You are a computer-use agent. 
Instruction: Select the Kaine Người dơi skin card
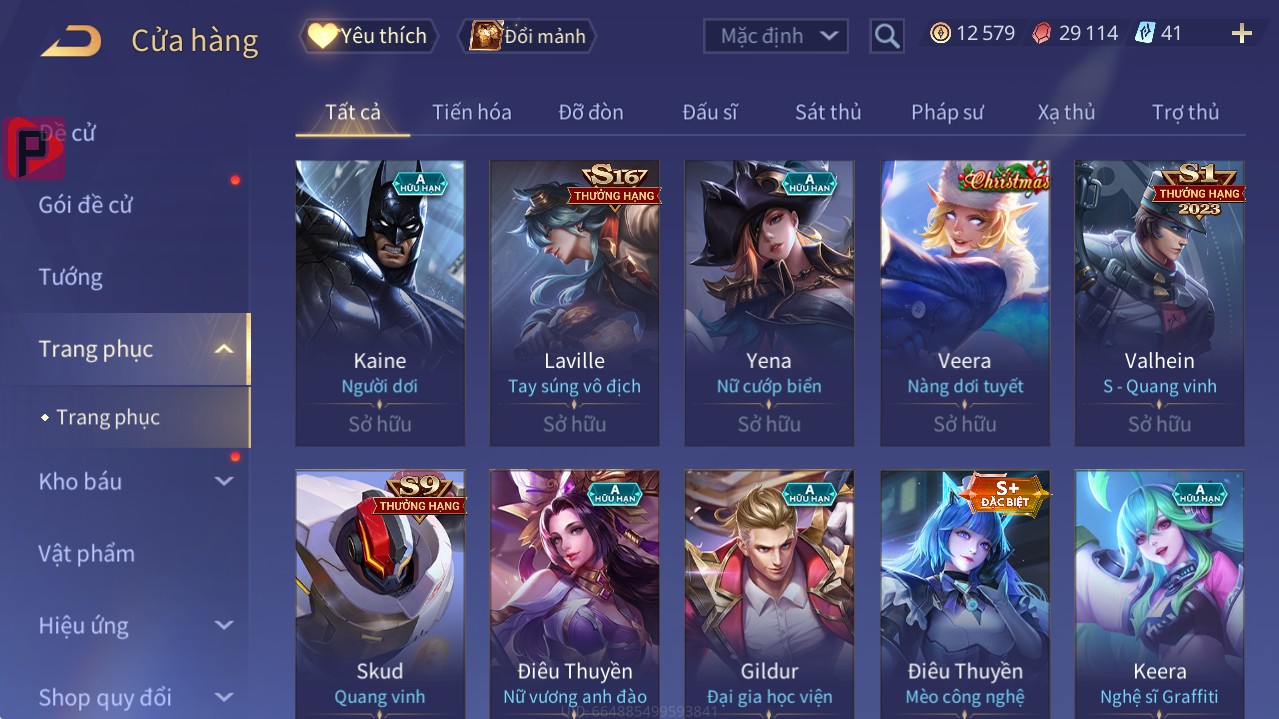(380, 302)
